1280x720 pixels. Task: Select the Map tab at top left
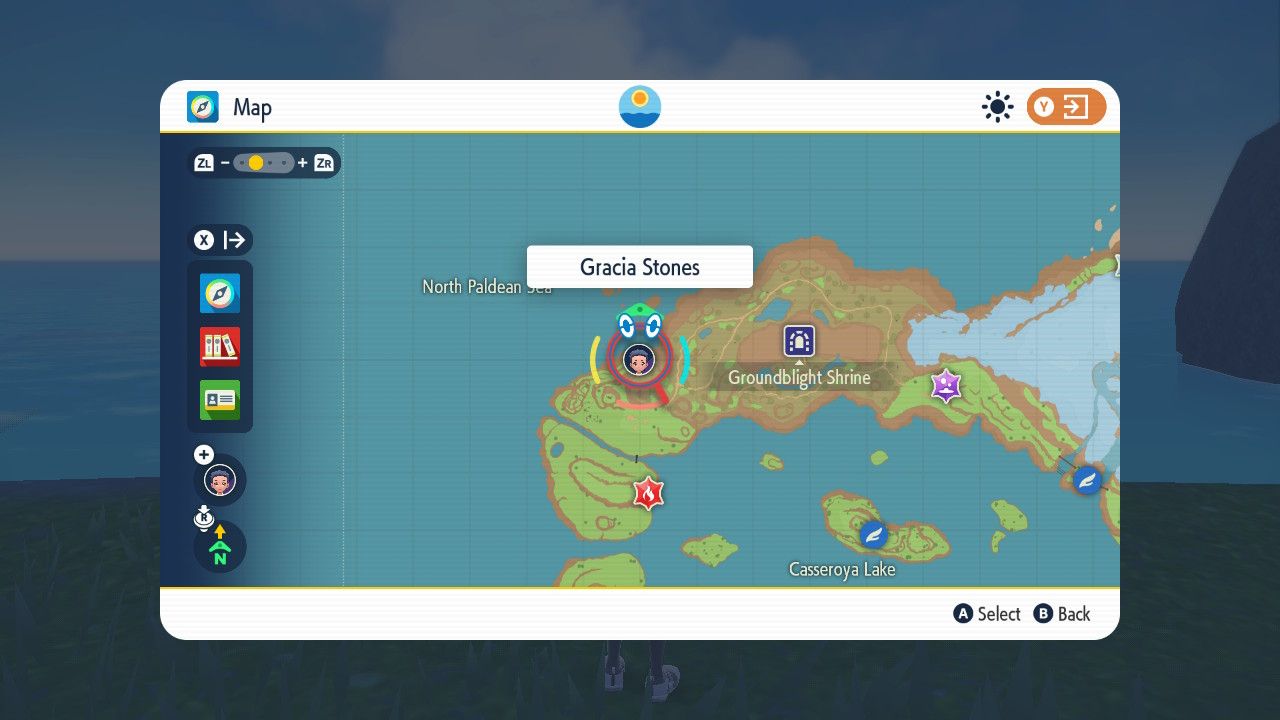coord(229,106)
